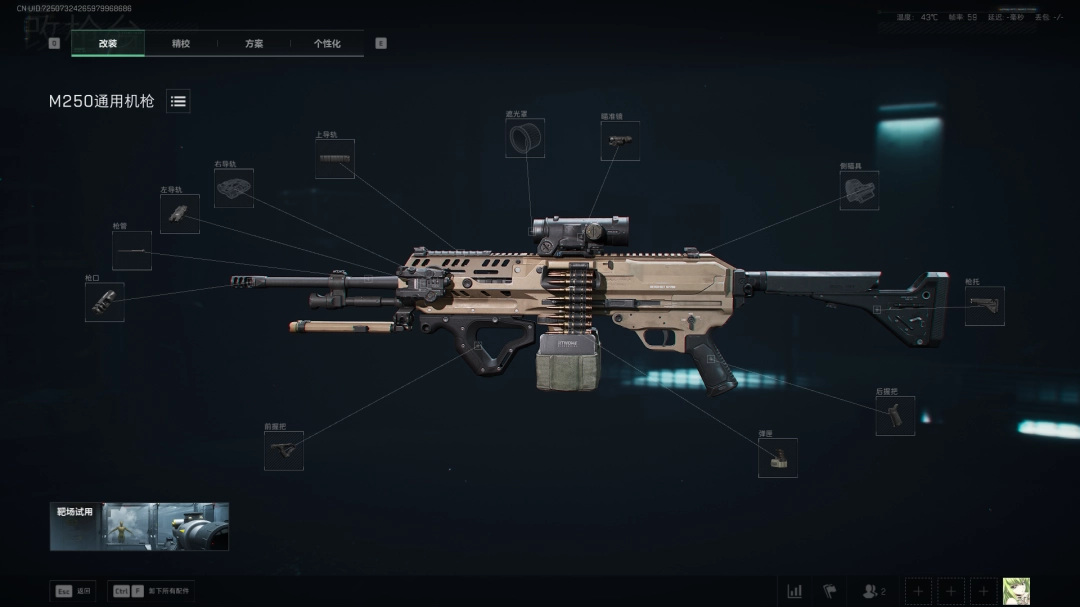Open the 枪托 stock slot
This screenshot has height=607, width=1080.
point(984,306)
